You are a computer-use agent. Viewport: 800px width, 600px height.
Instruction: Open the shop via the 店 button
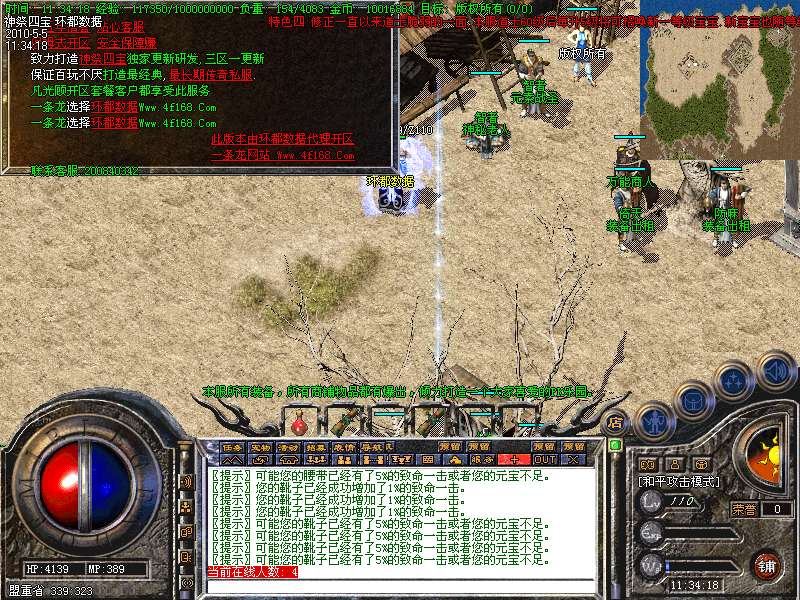pyautogui.click(x=616, y=421)
